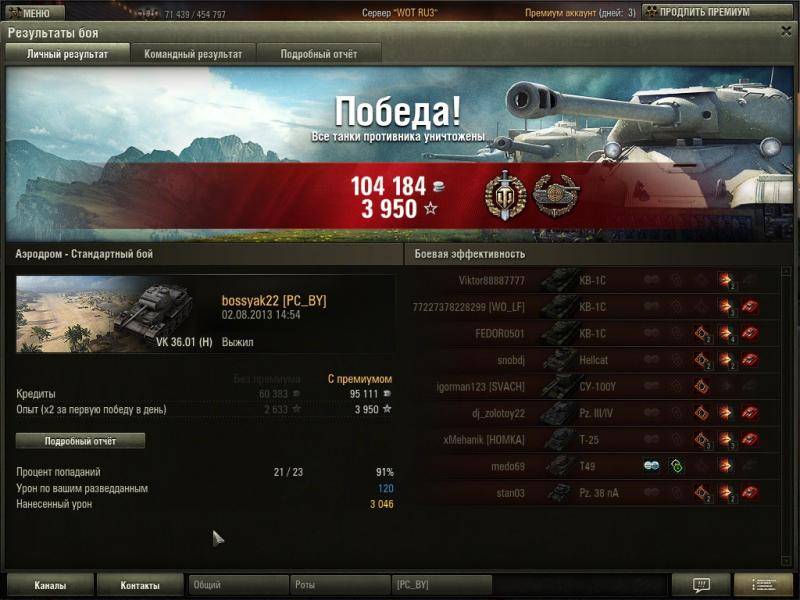Screen dimensions: 800x600
Task: Open the Контакты list
Action: click(140, 585)
